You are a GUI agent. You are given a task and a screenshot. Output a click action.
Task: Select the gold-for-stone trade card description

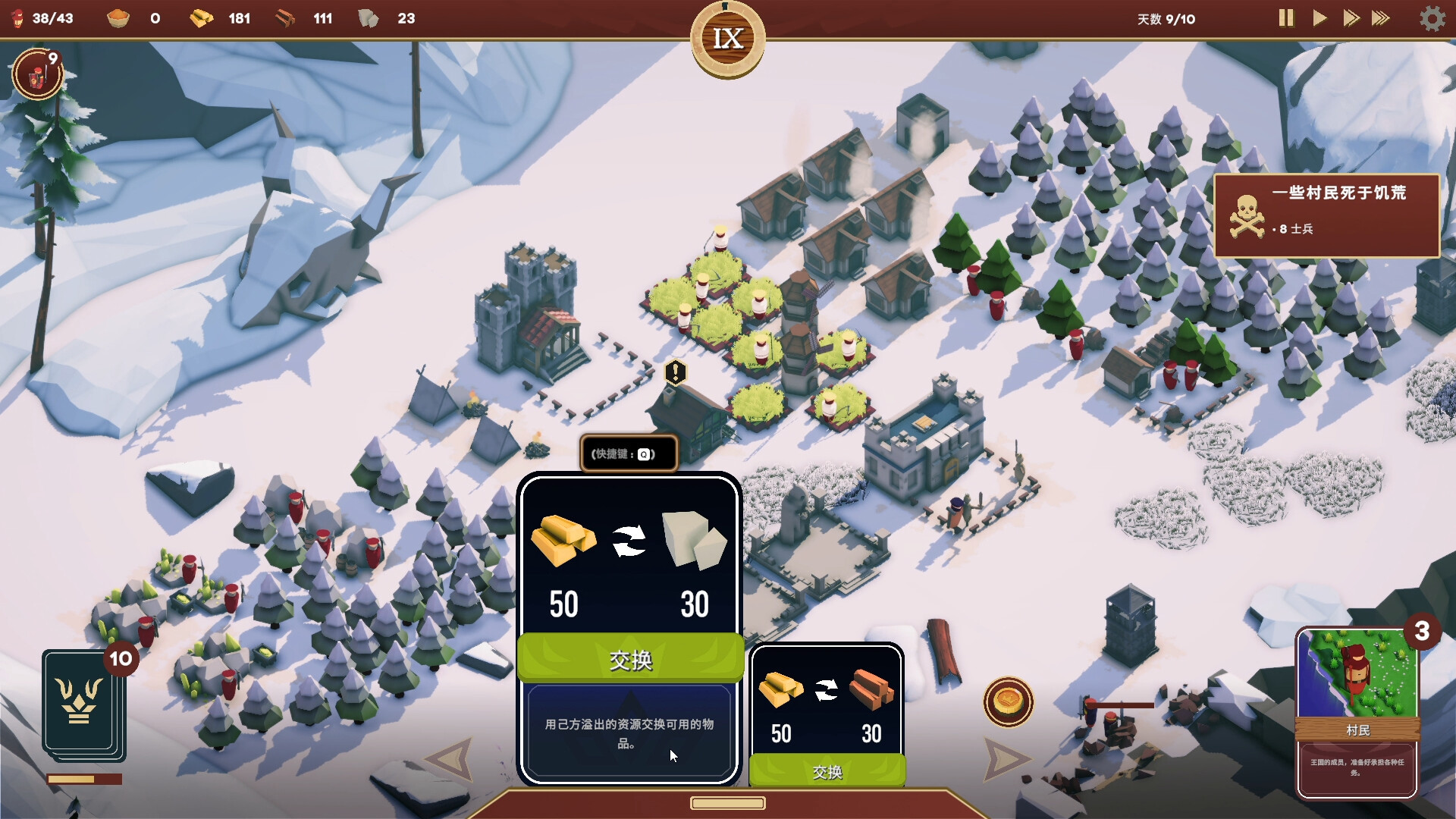629,733
